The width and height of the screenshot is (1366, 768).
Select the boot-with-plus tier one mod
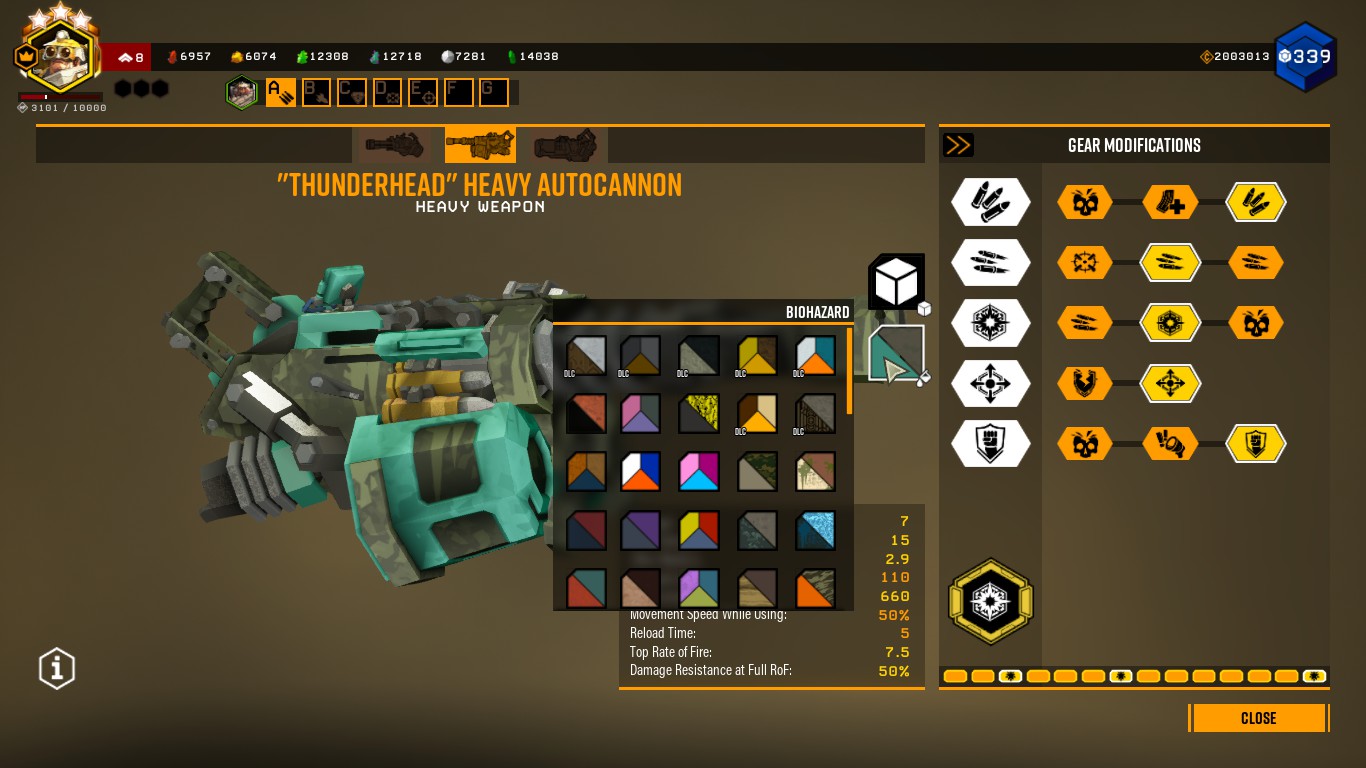click(x=1170, y=202)
